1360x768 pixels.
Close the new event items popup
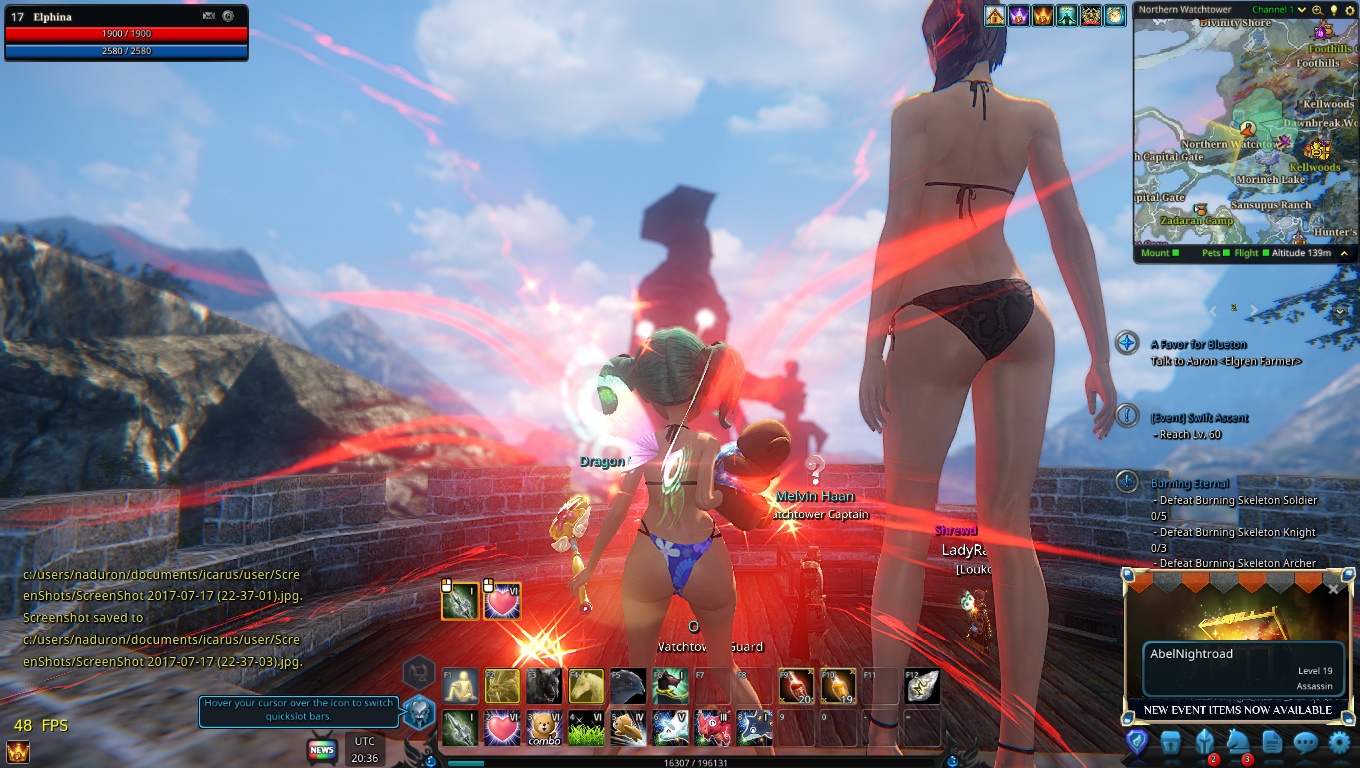point(1333,589)
